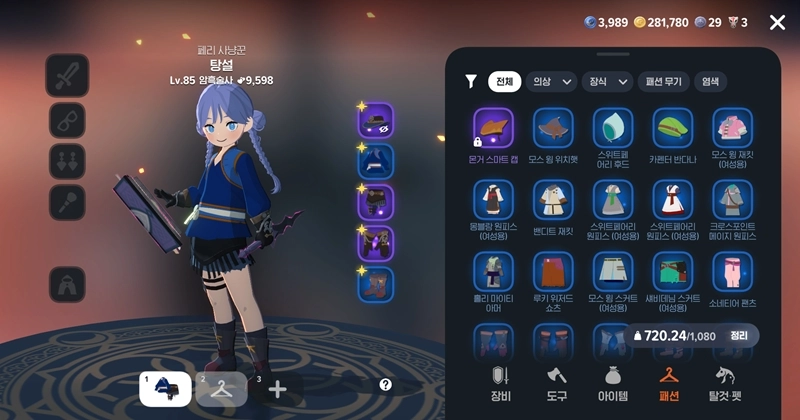Select the pink 소네티어 팬츠 item

click(x=733, y=271)
